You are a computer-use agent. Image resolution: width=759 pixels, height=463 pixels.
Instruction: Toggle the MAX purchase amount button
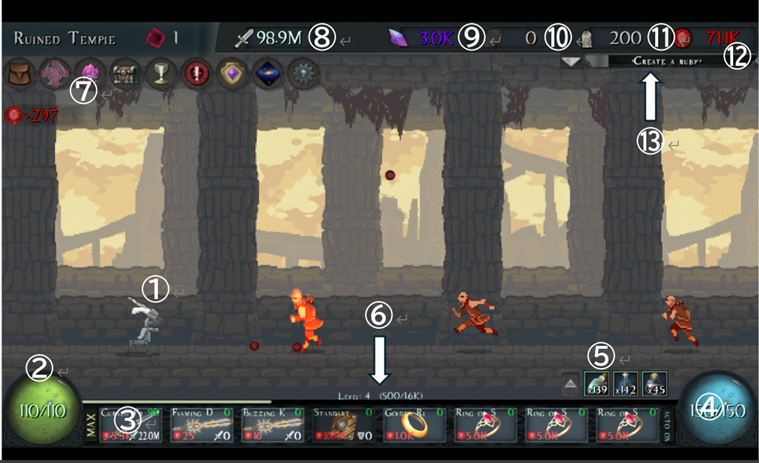pos(88,427)
